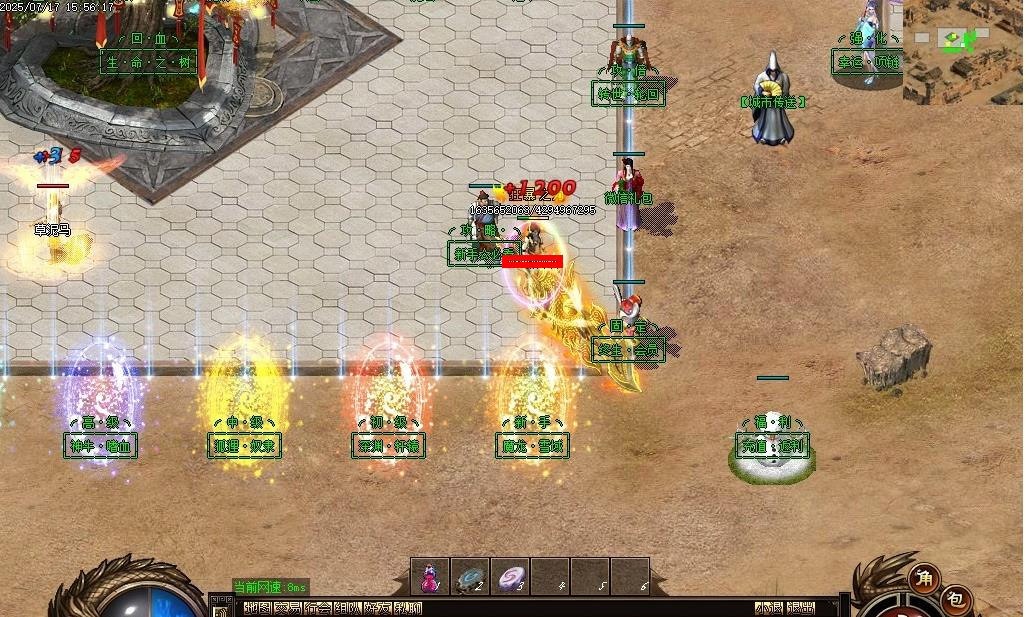This screenshot has height=617, width=1026.
Task: Open the minimap in the corner
Action: click(x=963, y=52)
